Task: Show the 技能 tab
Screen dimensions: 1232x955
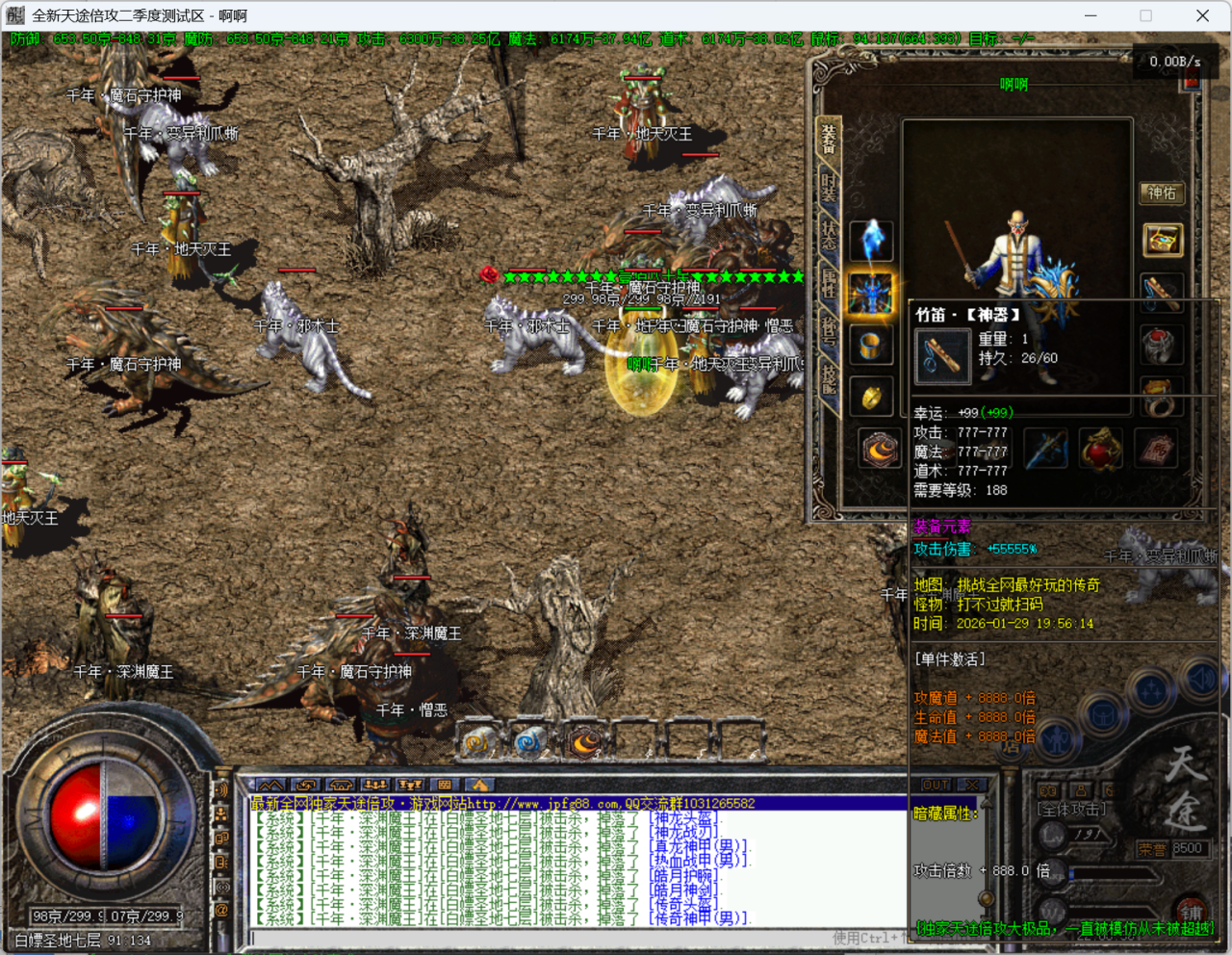Action: (x=828, y=378)
